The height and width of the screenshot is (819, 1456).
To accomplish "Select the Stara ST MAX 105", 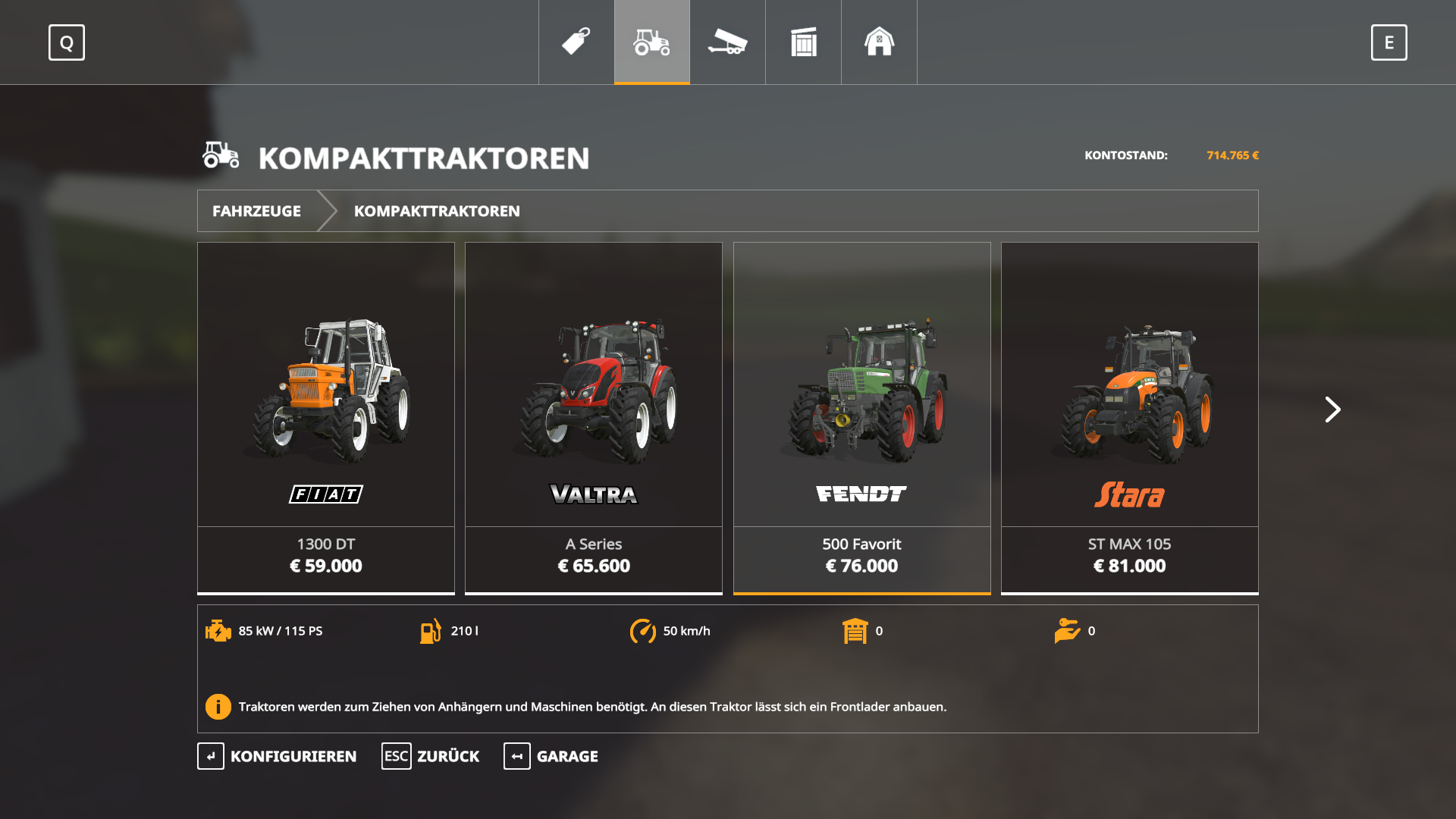I will click(x=1129, y=417).
